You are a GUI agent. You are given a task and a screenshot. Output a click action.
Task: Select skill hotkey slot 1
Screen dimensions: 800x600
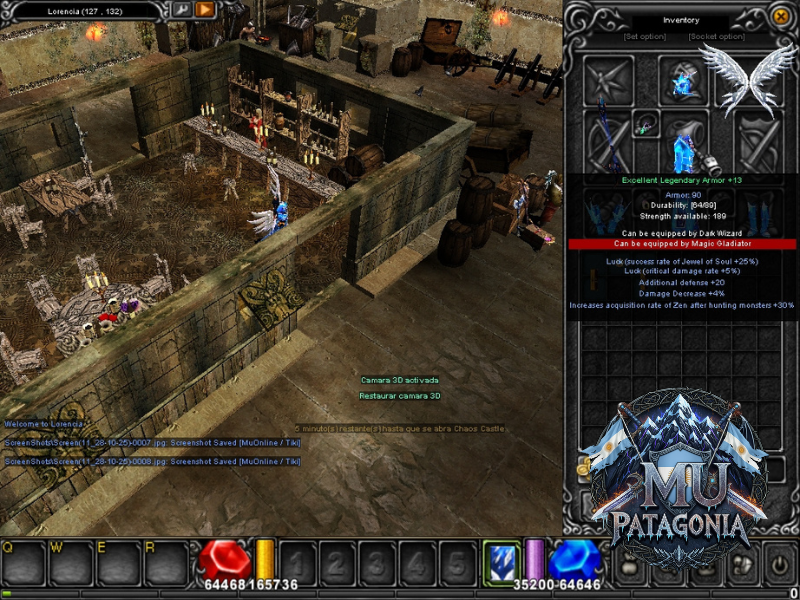point(298,562)
